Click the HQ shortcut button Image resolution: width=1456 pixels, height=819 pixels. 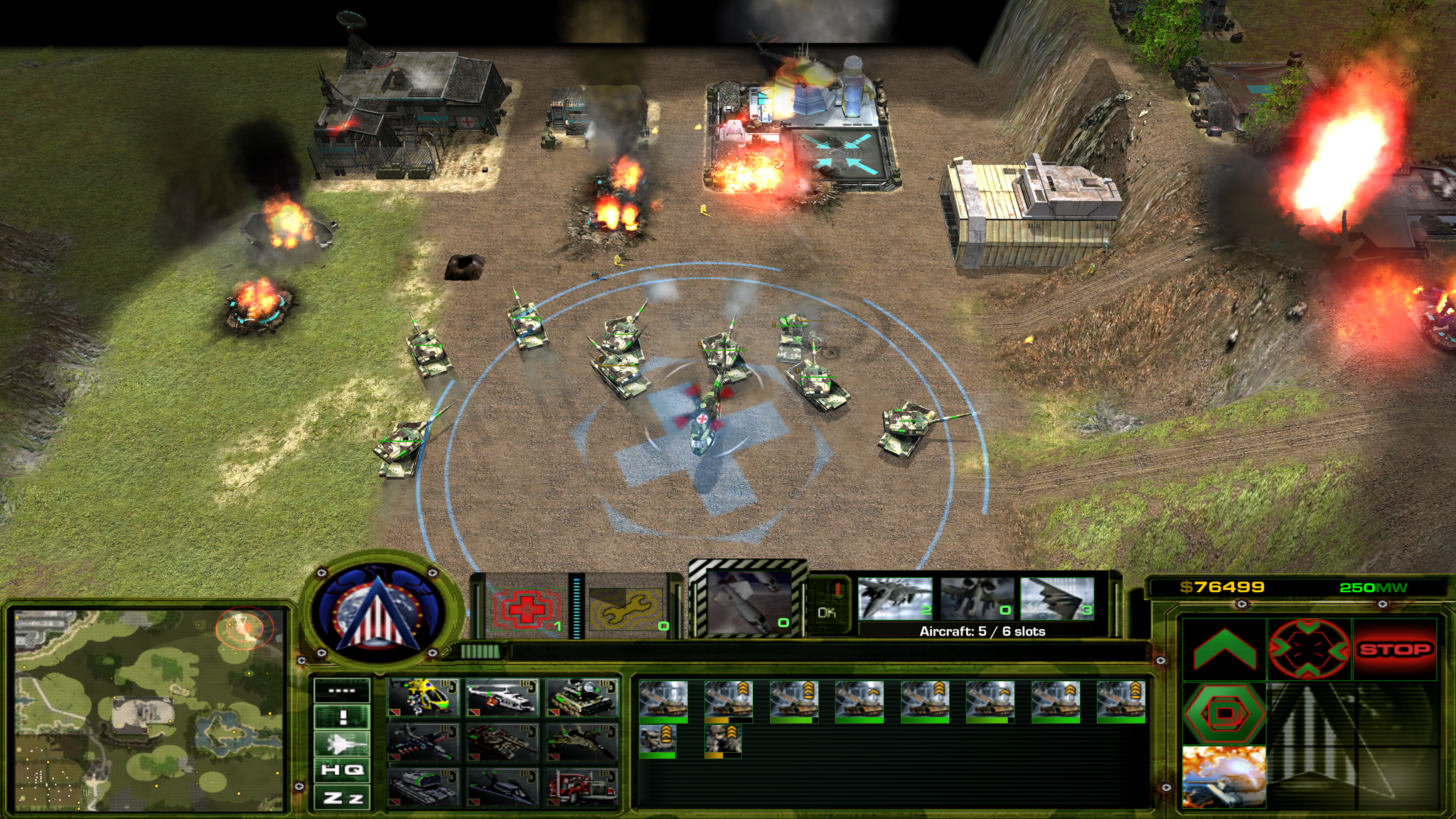point(342,770)
